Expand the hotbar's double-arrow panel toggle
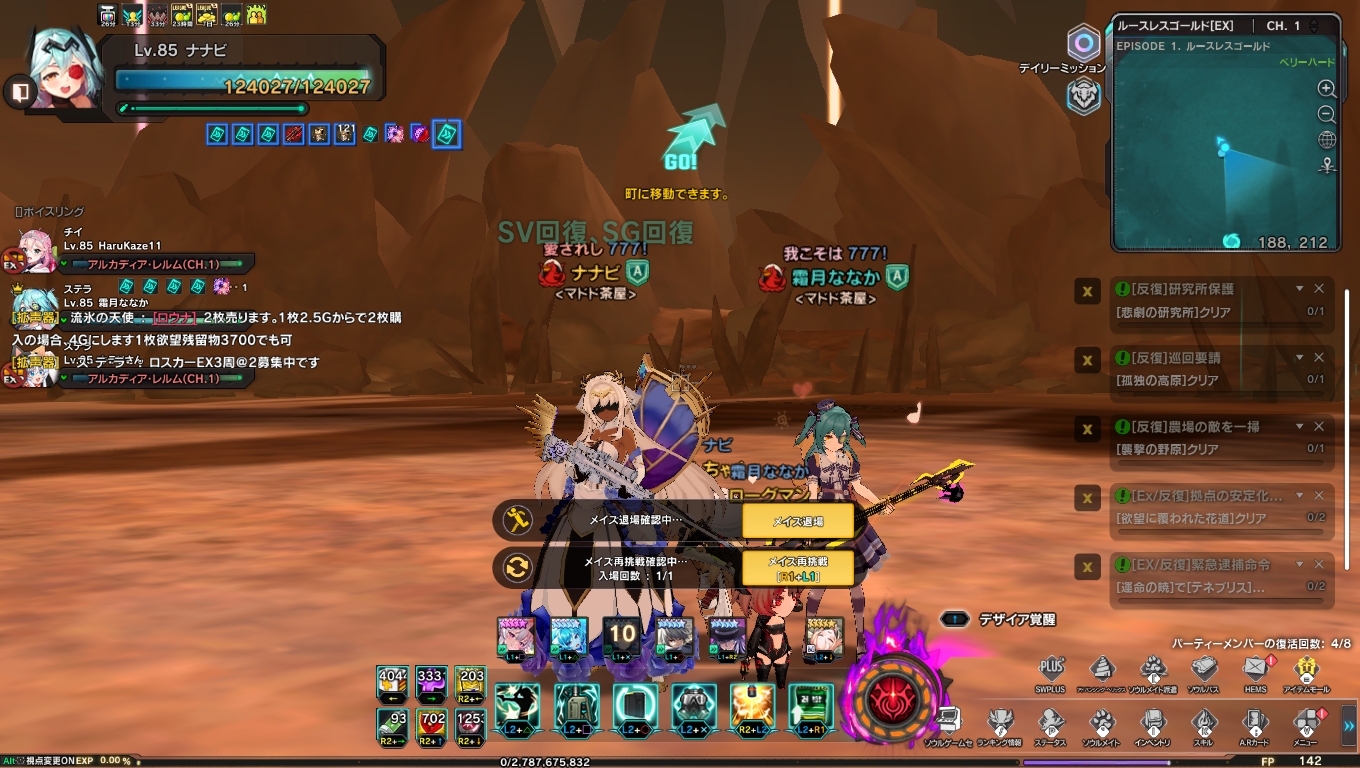This screenshot has height=768, width=1360. (x=1348, y=726)
